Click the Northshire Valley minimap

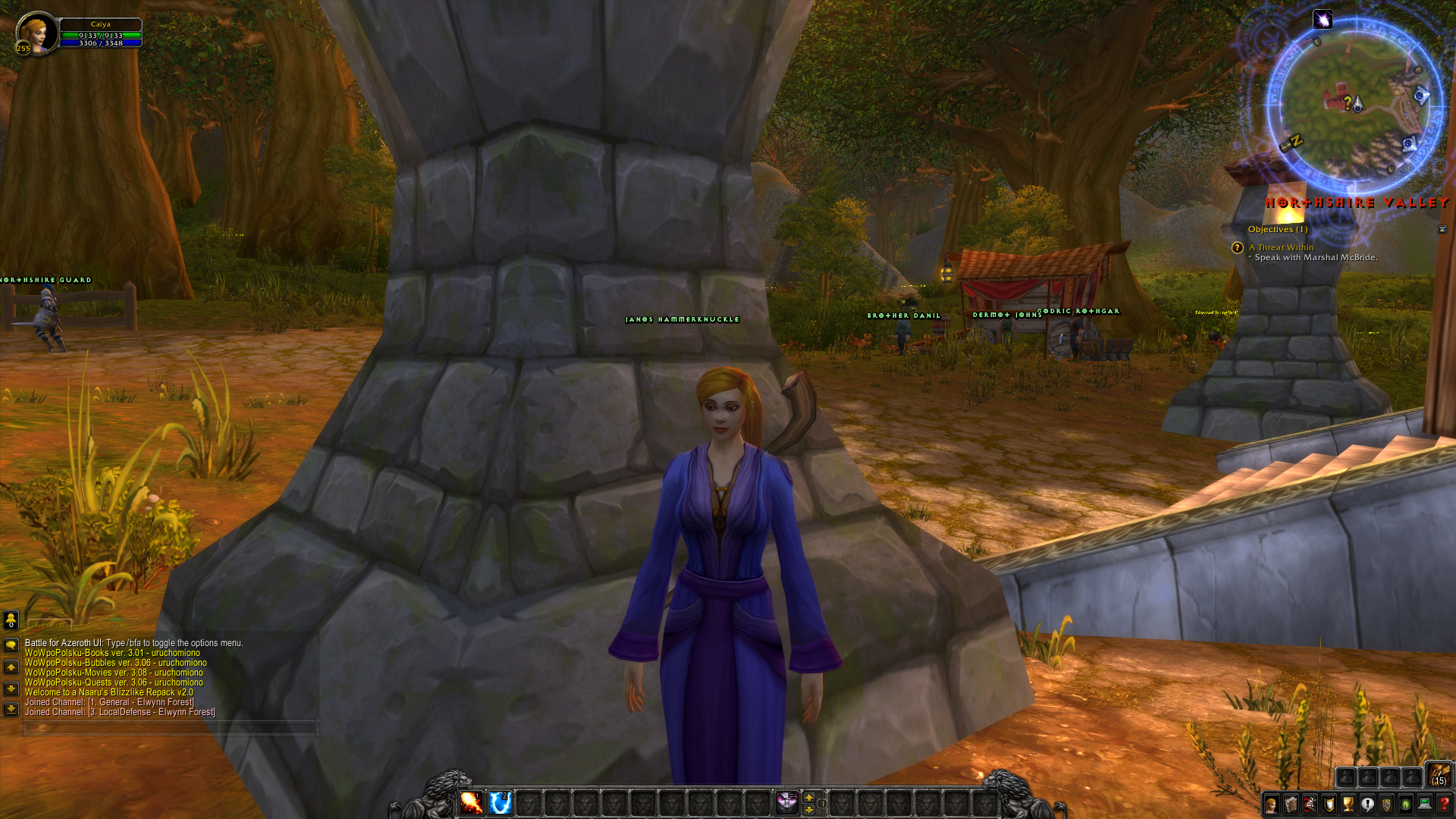click(1354, 105)
